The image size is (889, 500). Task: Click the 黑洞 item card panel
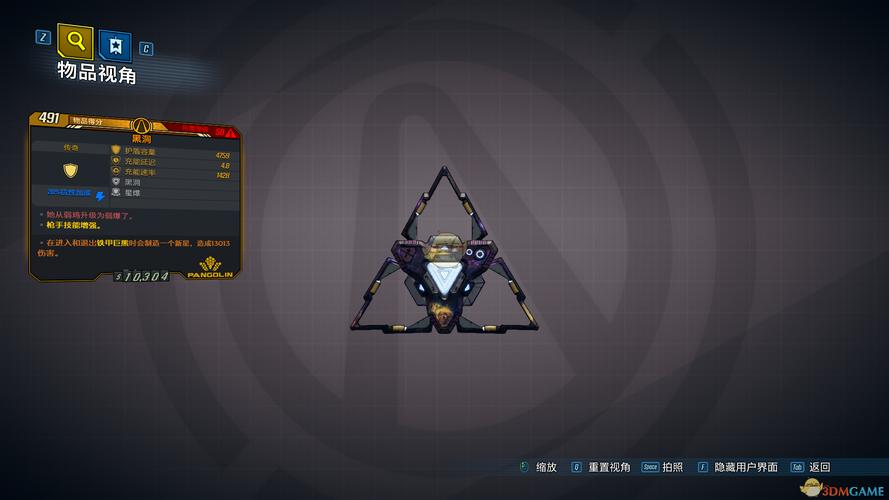[134, 195]
